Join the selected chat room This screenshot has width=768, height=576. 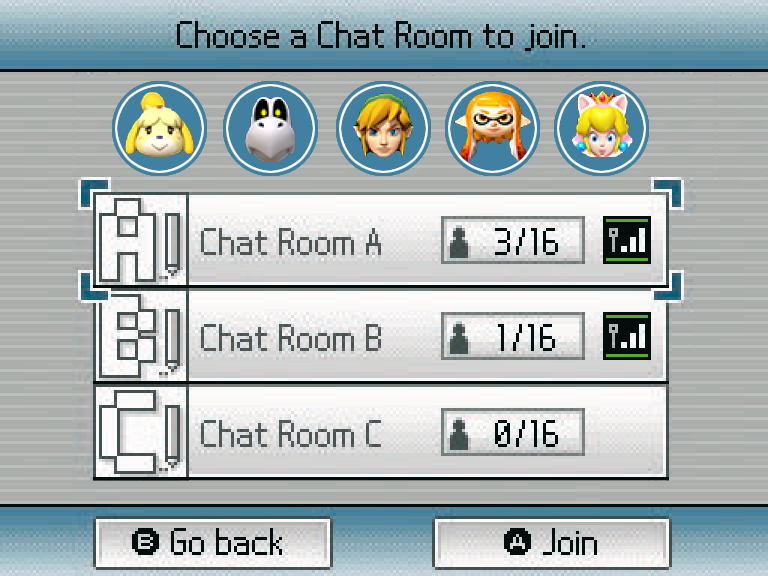(x=551, y=543)
